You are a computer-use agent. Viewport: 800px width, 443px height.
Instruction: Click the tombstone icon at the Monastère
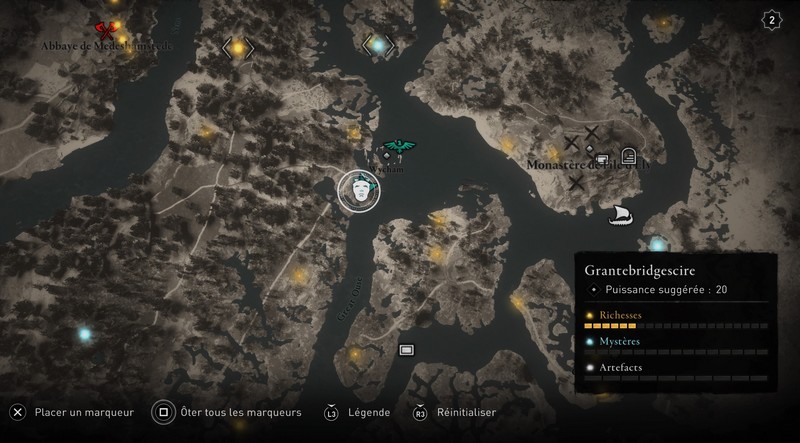[628, 155]
